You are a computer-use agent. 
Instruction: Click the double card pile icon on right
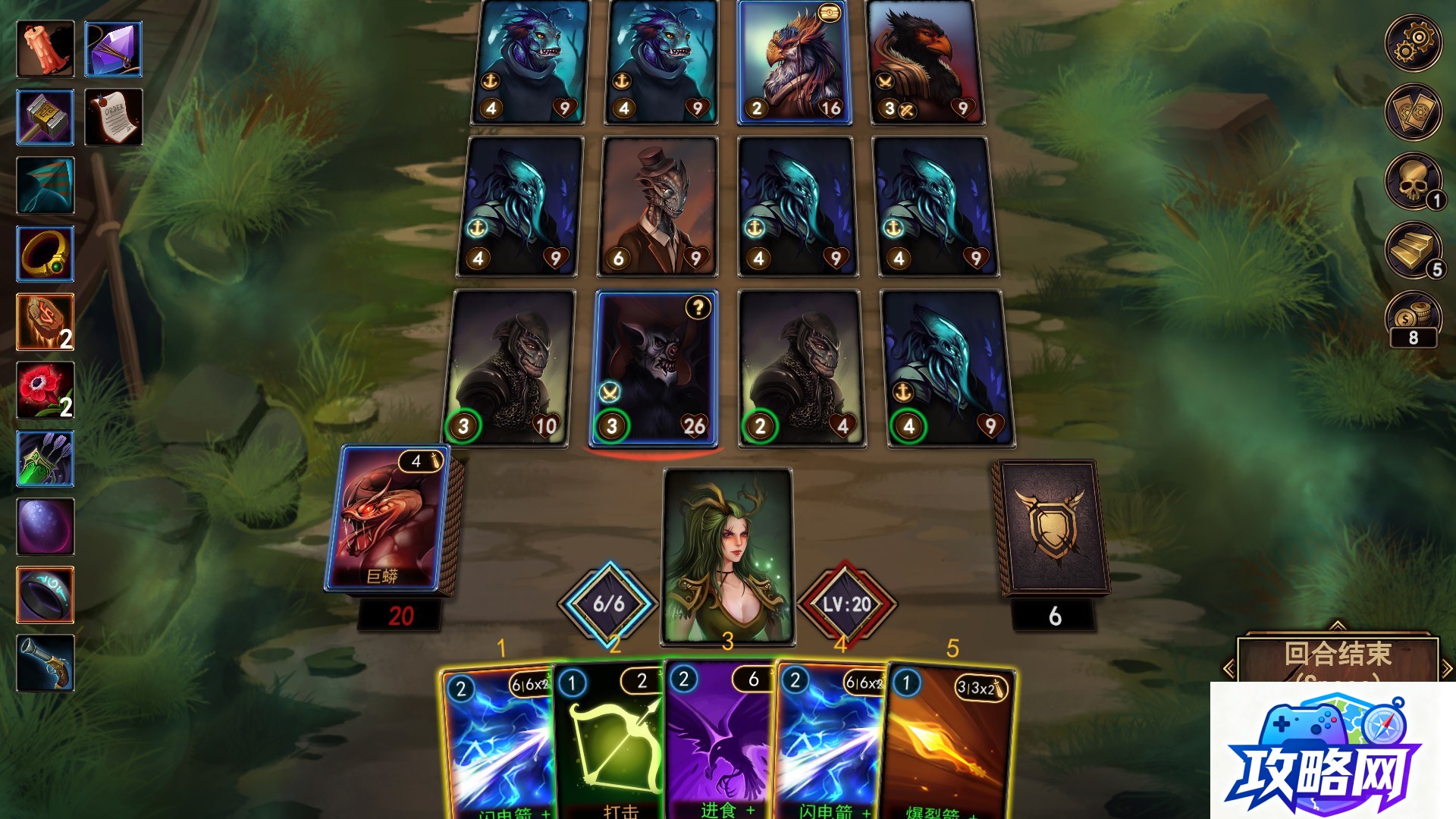tap(1414, 112)
